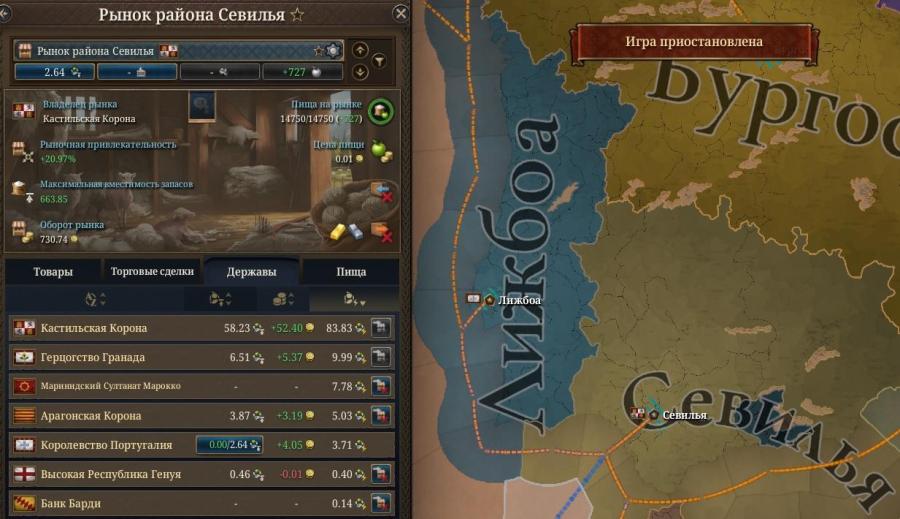This screenshot has width=900, height=519.
Task: Open the market filter funnel
Action: click(x=379, y=61)
